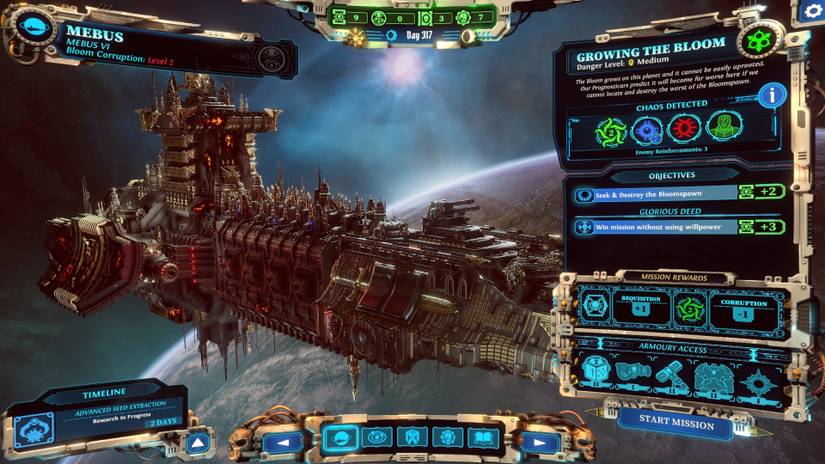Show mission info with the blue i button
The image size is (825, 464).
point(771,96)
